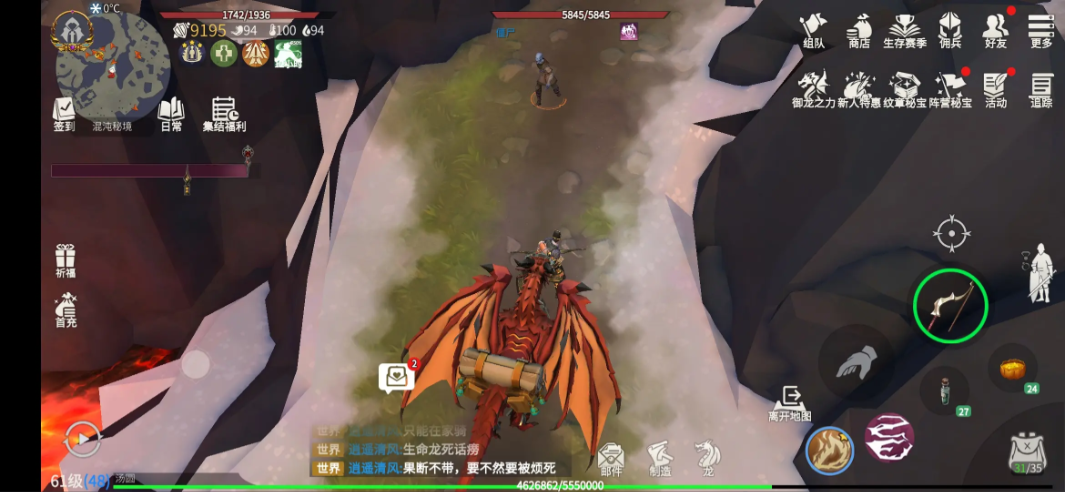The image size is (1065, 492).
Task: Open the 生存赛季 survival season page
Action: pos(904,30)
